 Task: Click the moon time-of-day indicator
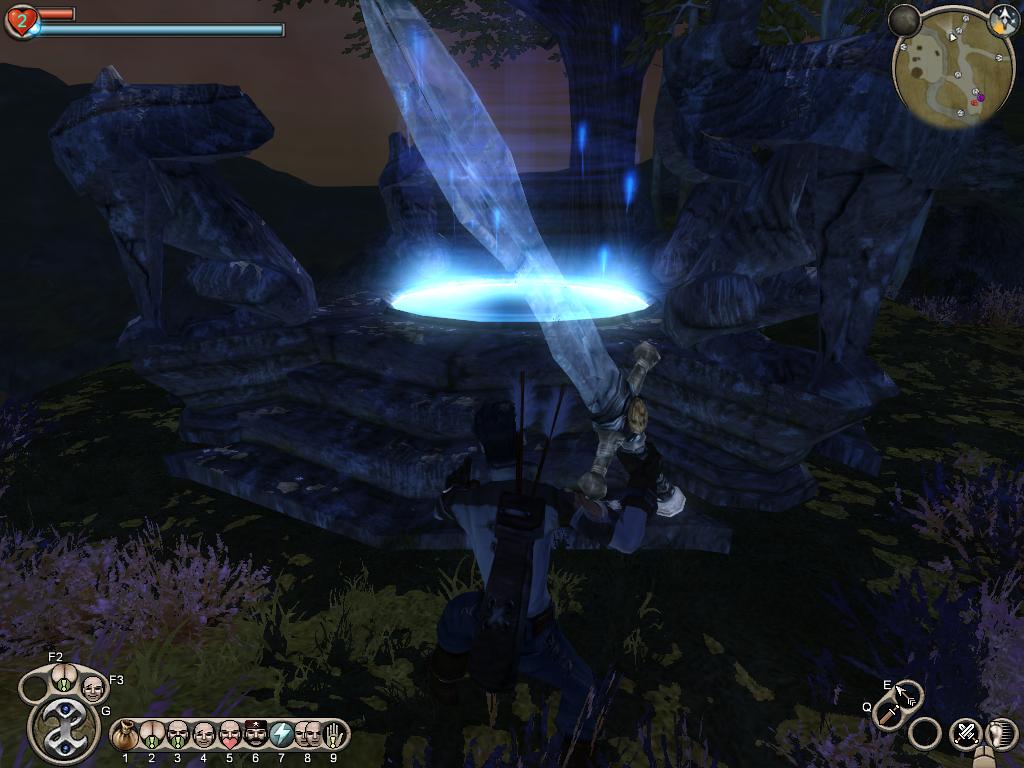pos(904,19)
